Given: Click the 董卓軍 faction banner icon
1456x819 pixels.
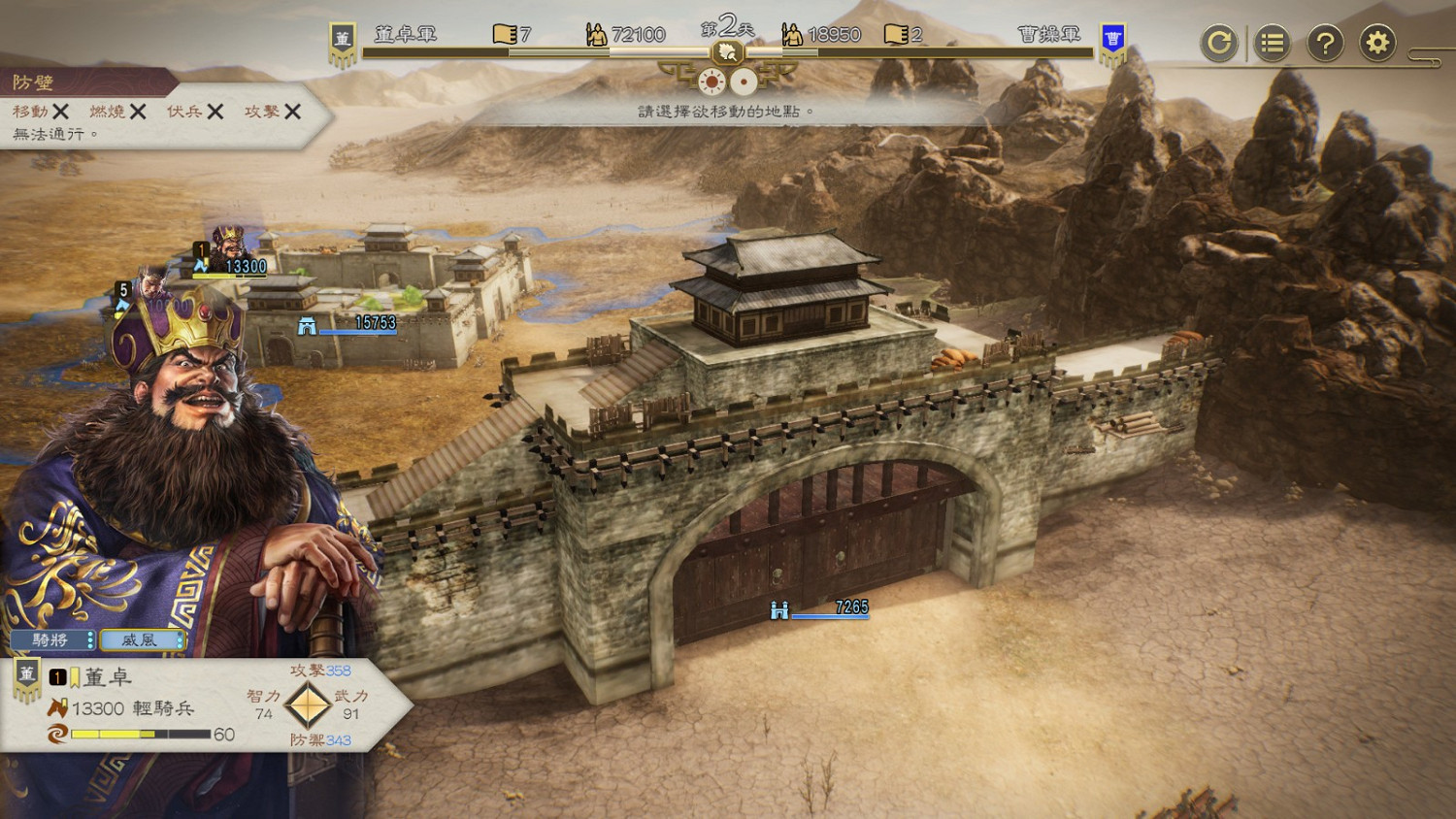Looking at the screenshot, I should [342, 41].
